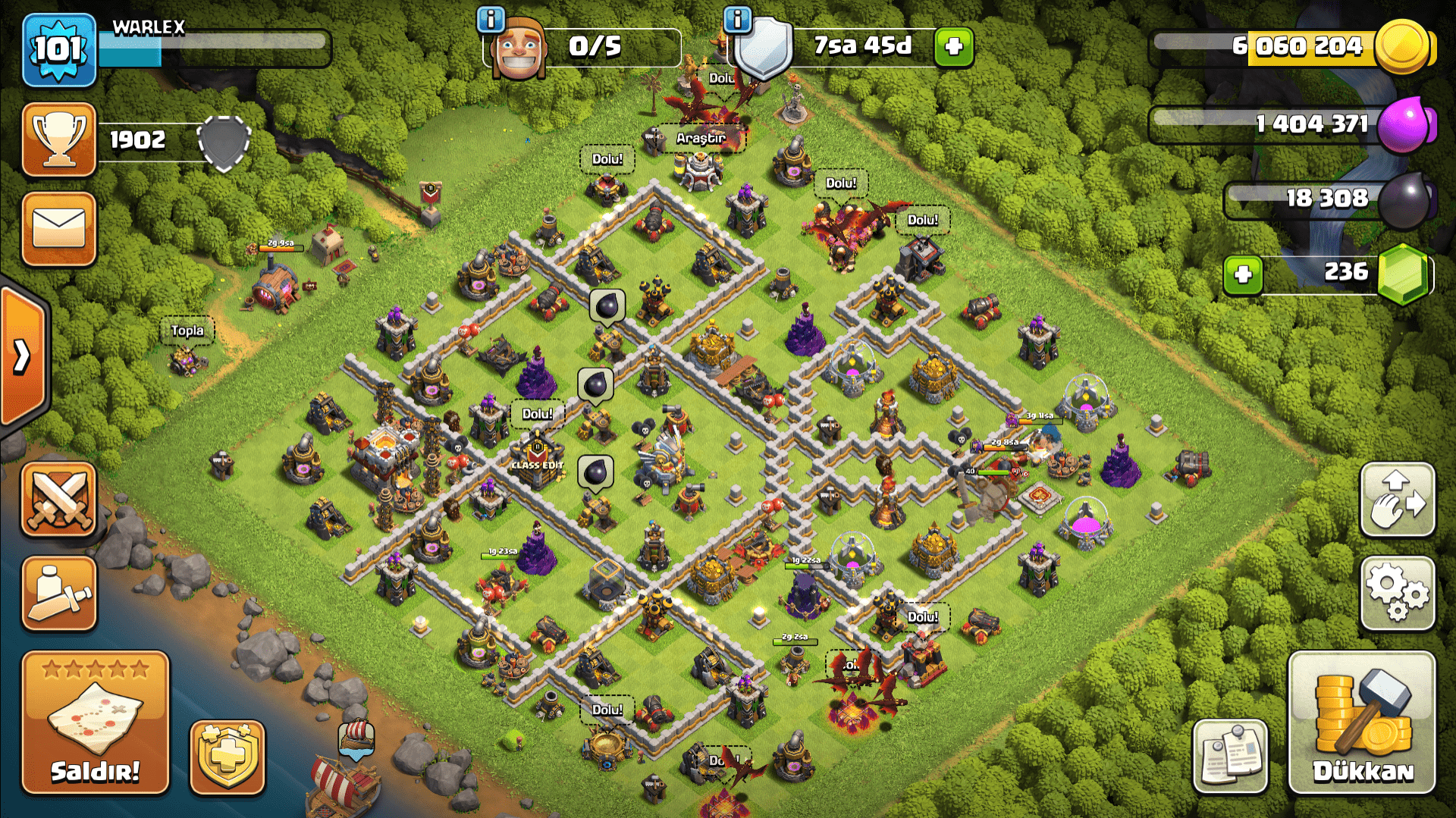Image resolution: width=1456 pixels, height=818 pixels.
Task: Tap the Araştır research bubble
Action: coord(701,138)
